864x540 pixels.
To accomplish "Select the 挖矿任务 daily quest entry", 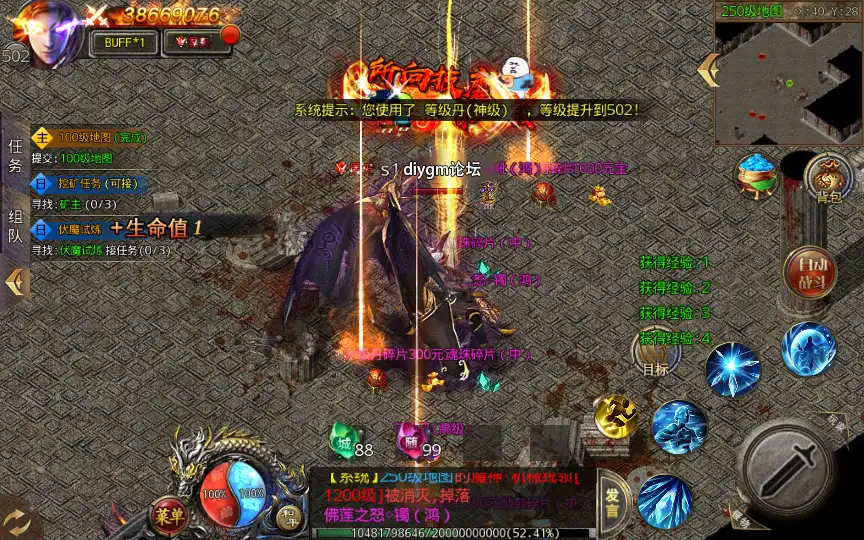I will tap(90, 184).
